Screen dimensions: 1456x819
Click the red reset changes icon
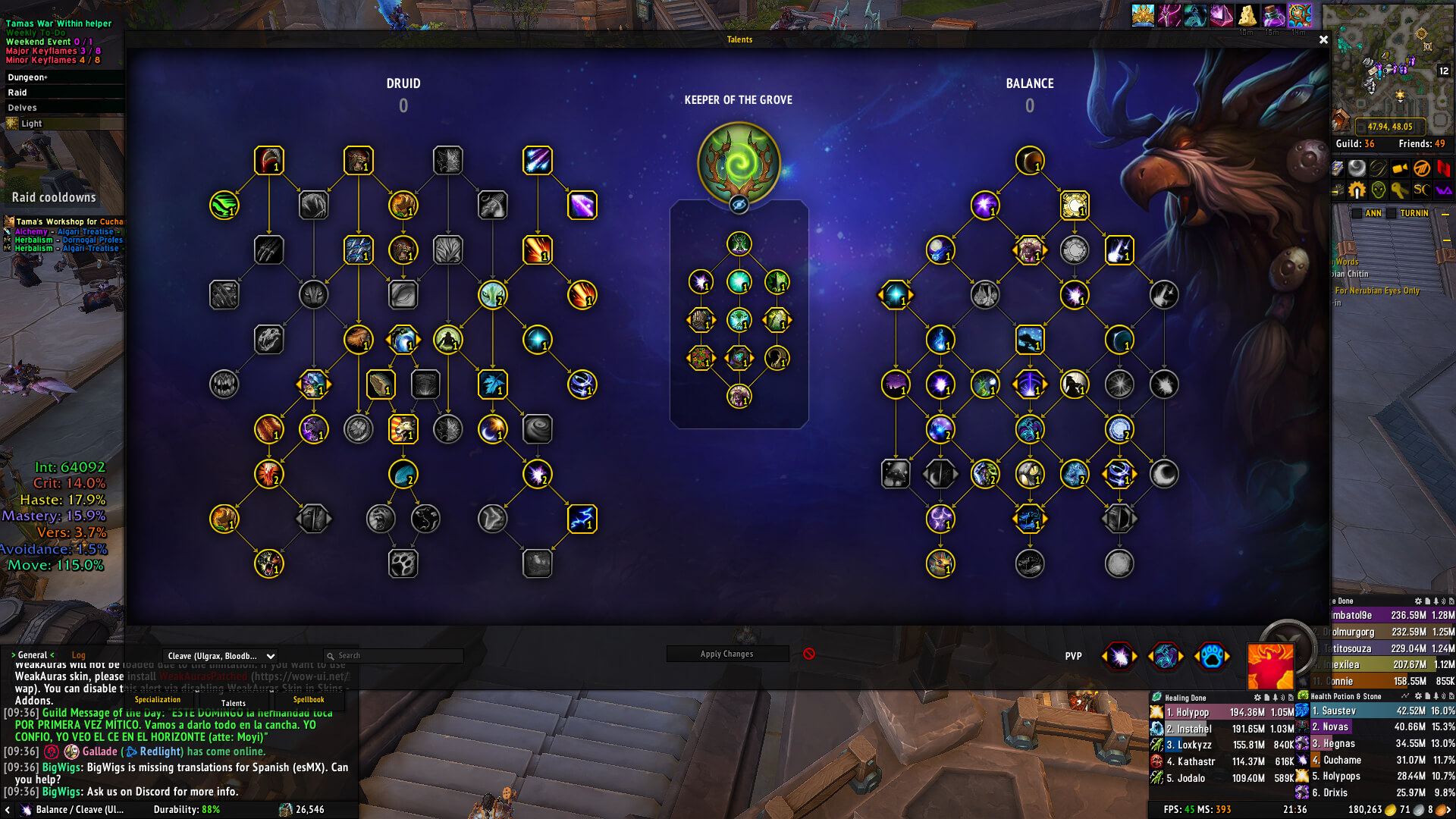(x=809, y=654)
